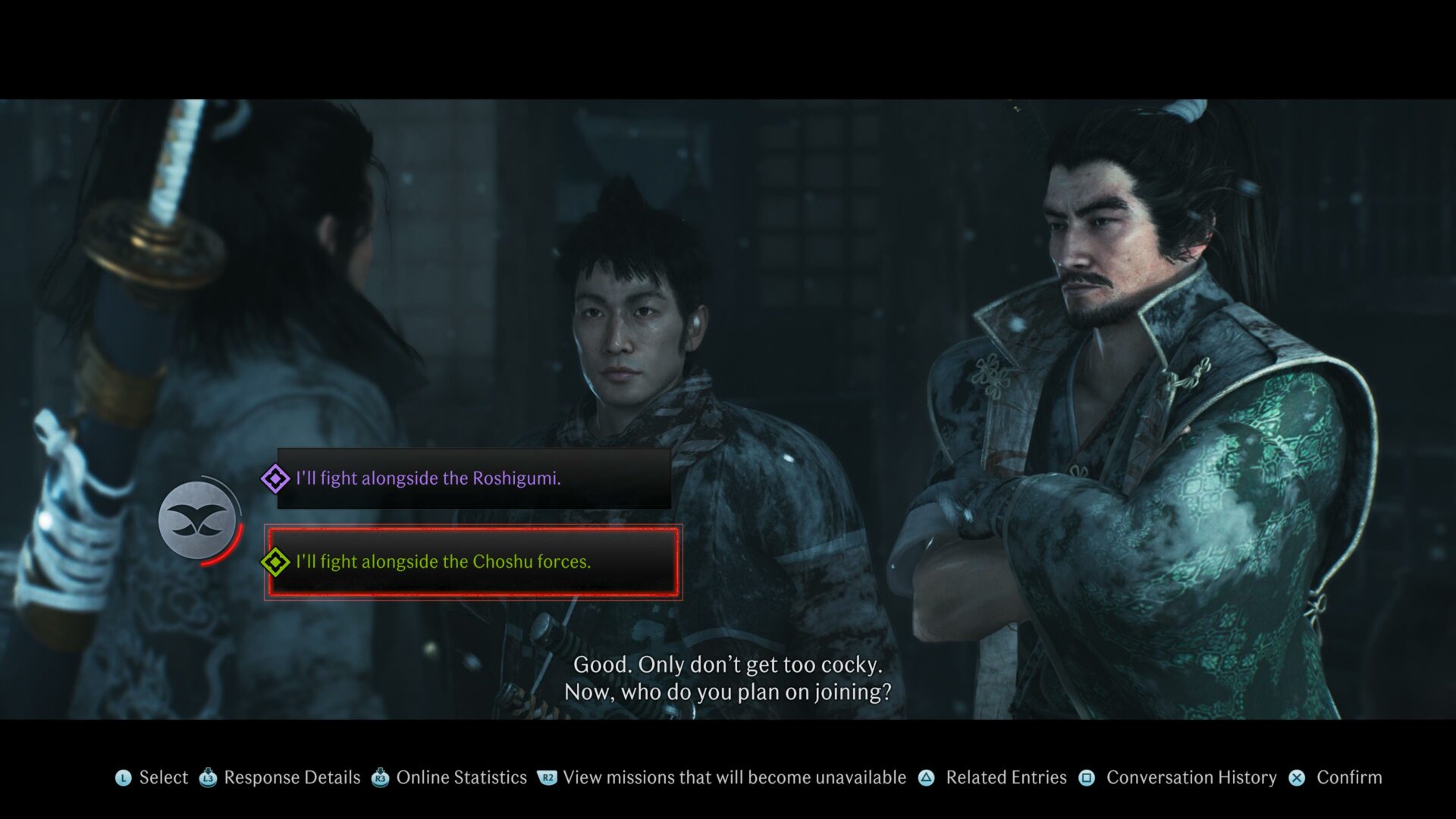Click the R2 trigger icon in the prompt bar

pos(546,777)
